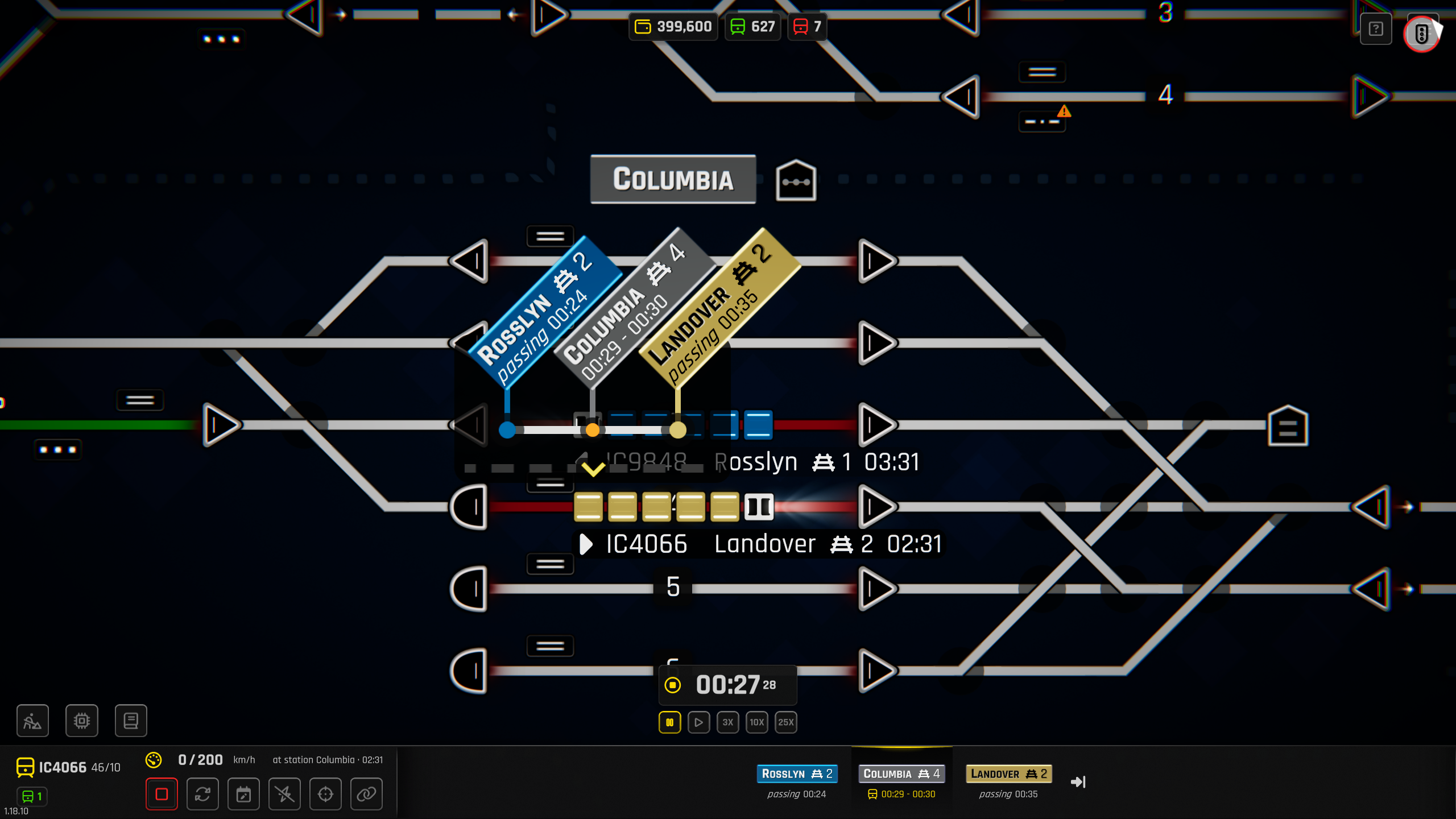Set game speed to 25X
The height and width of the screenshot is (819, 1456).
[x=786, y=722]
